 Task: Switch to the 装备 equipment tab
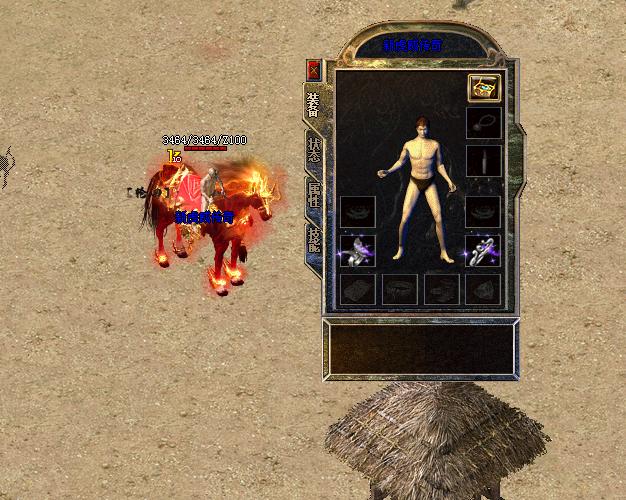[x=314, y=105]
